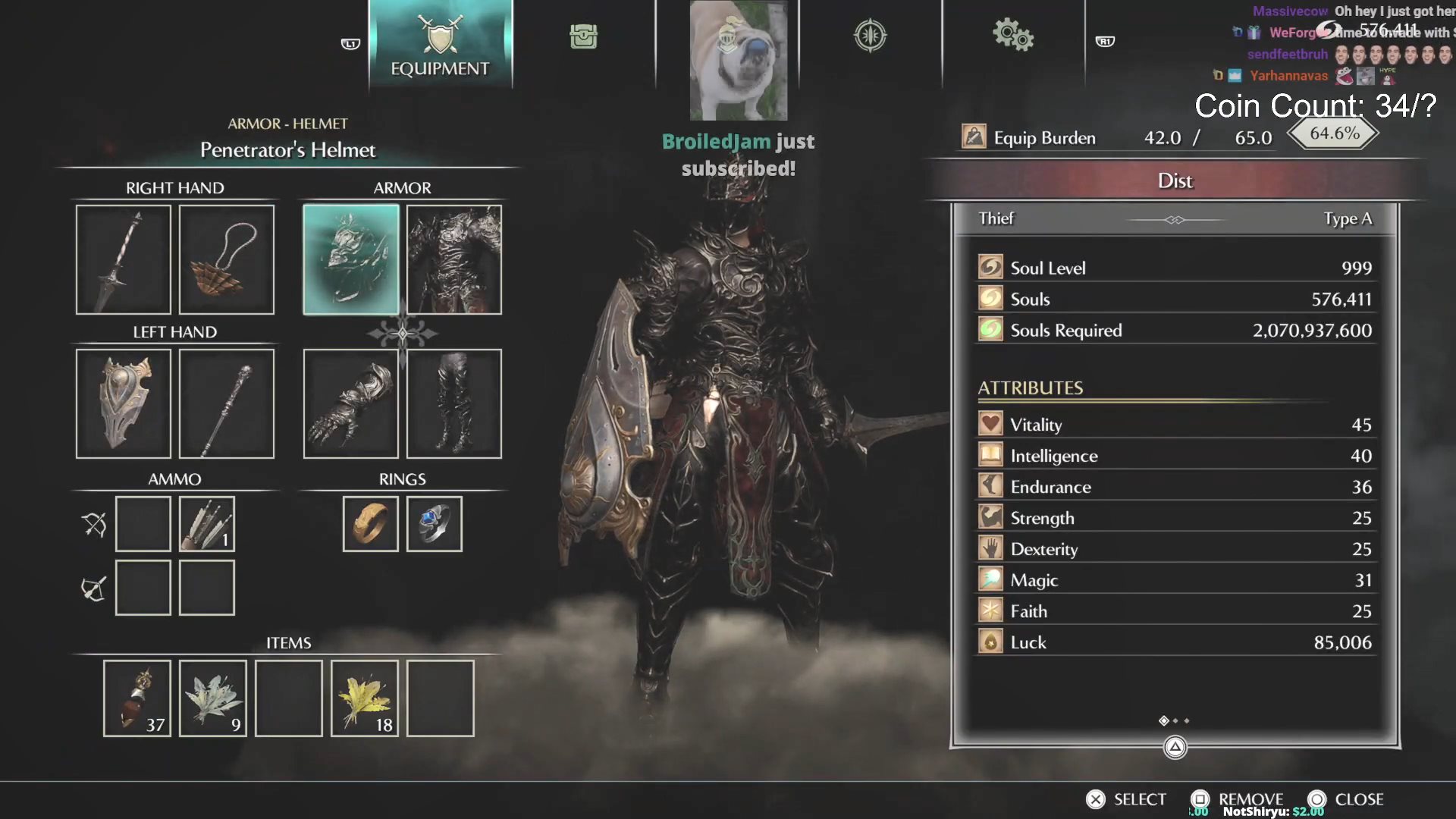Choose the yellow grass item slot
This screenshot has height=819, width=1456.
pyautogui.click(x=364, y=698)
